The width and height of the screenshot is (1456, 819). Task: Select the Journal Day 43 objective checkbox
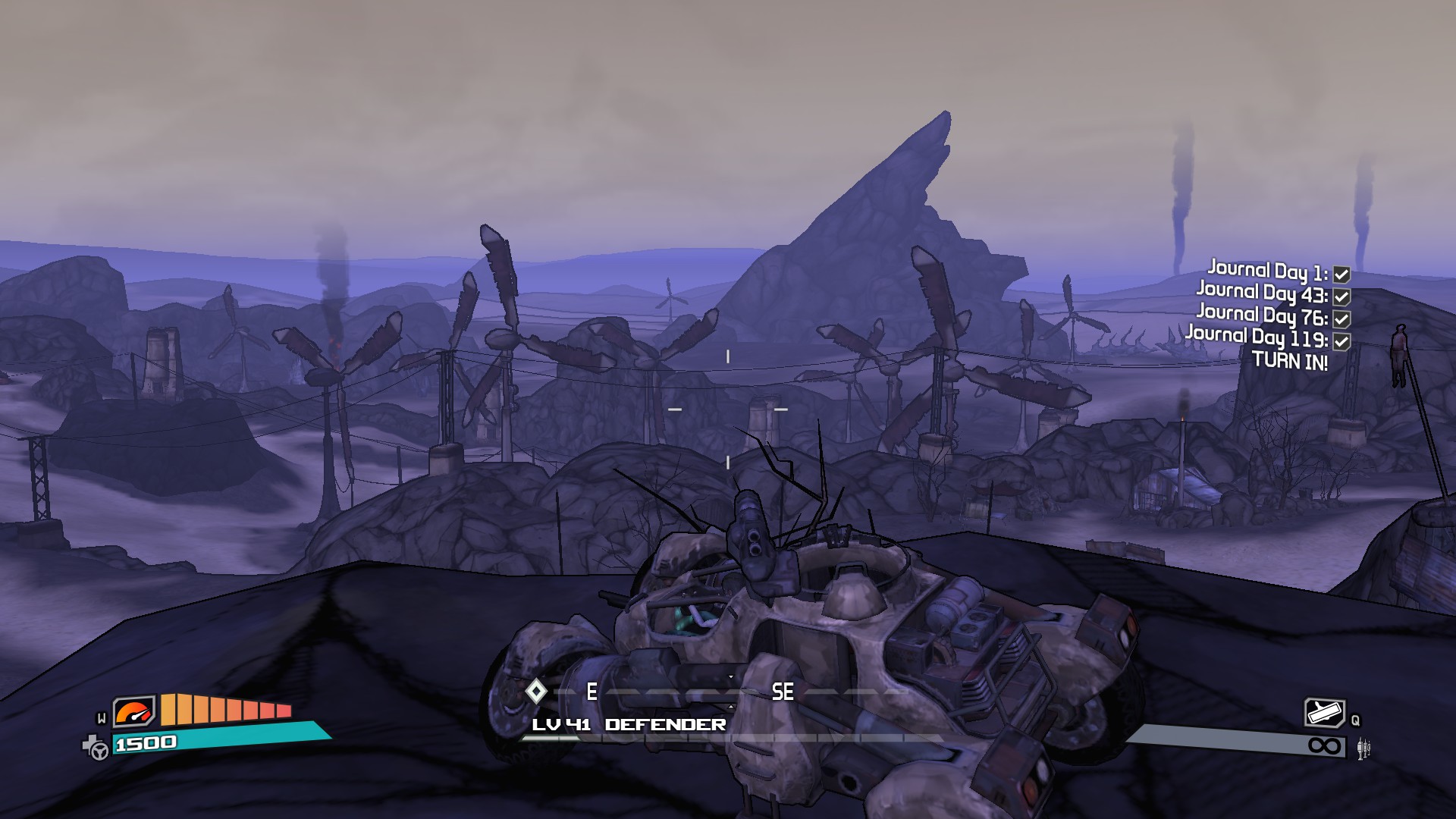tap(1341, 297)
